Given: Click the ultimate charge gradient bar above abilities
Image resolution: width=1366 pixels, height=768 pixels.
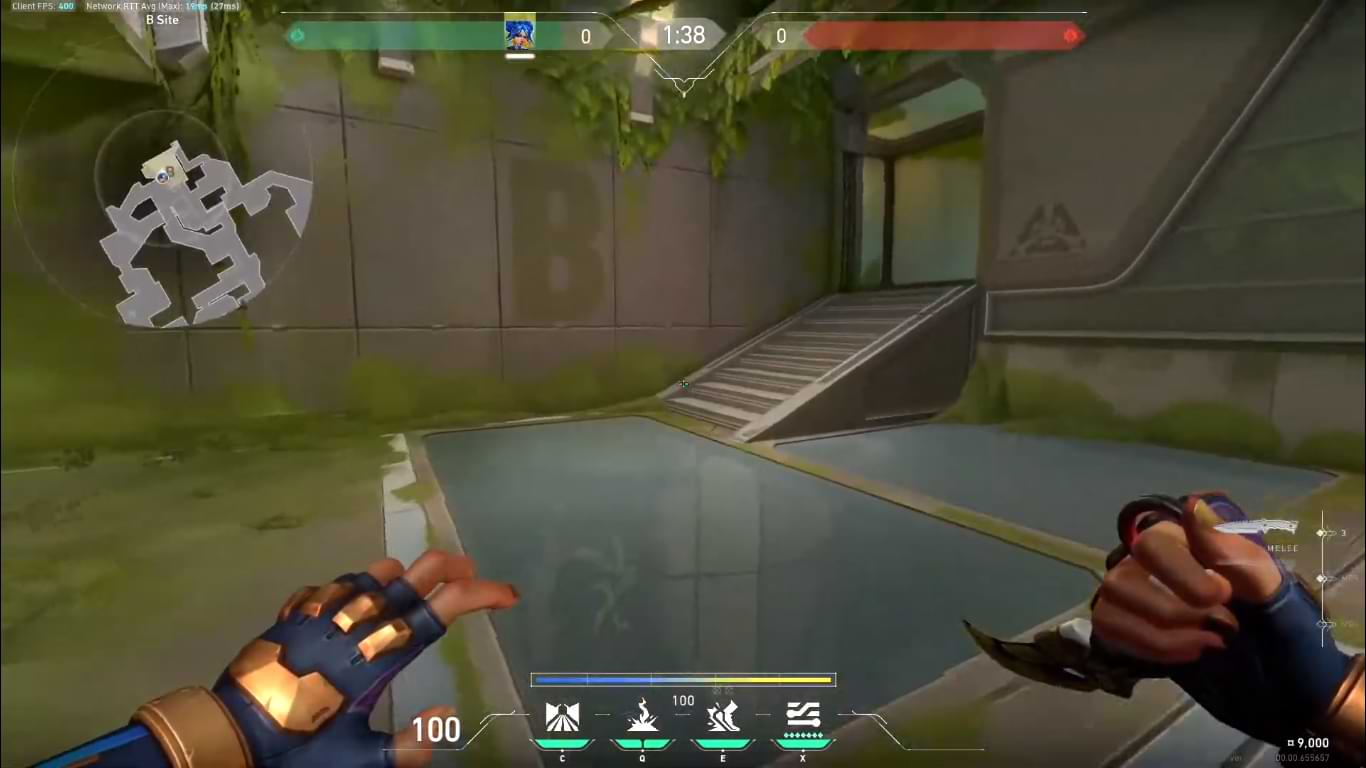Looking at the screenshot, I should pos(683,679).
